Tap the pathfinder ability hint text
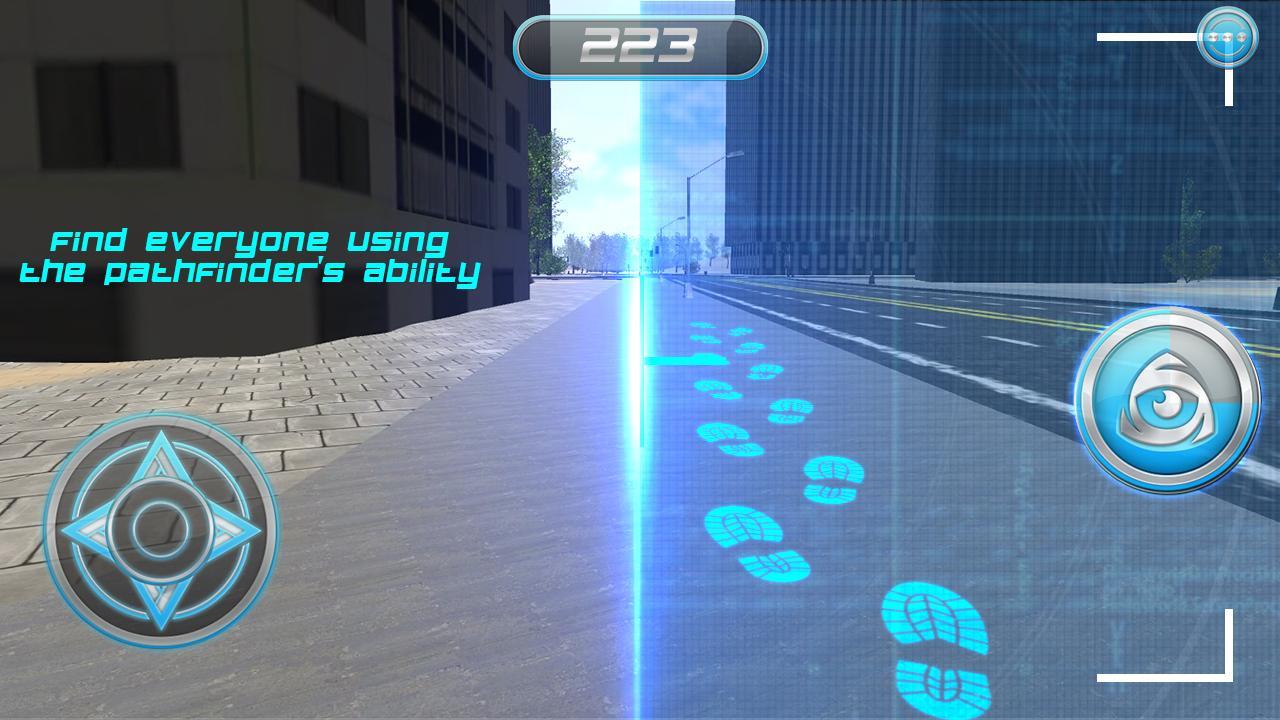Viewport: 1280px width, 720px height. click(250, 255)
